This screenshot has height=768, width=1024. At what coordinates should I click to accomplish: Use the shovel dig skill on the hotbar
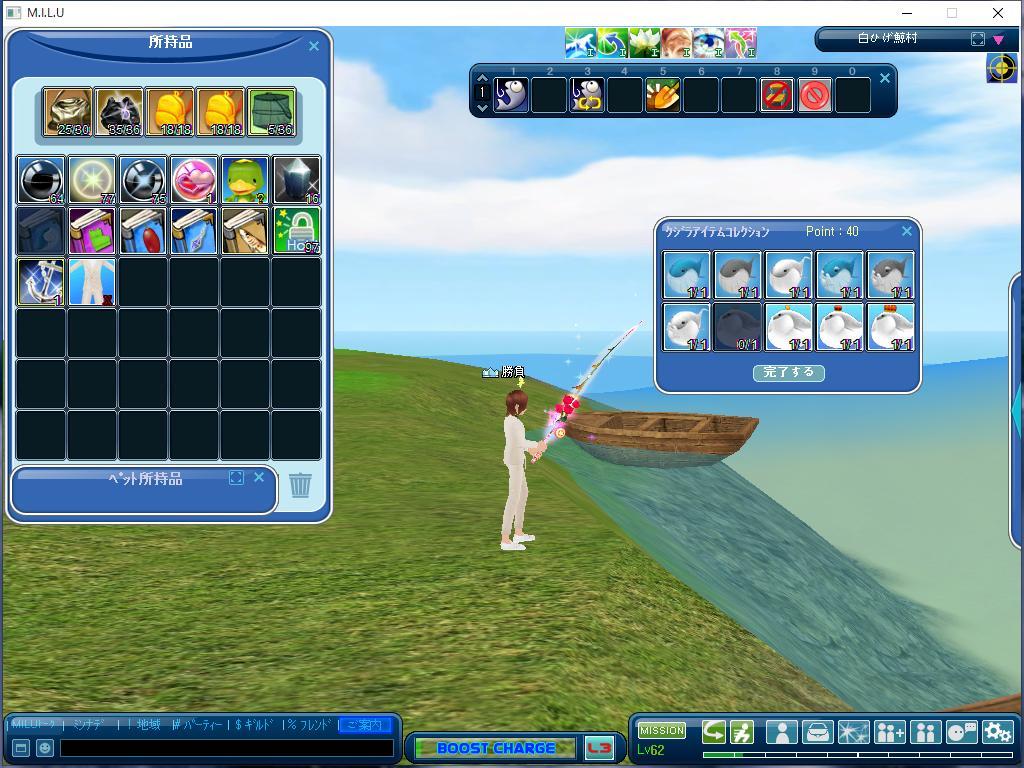(663, 96)
